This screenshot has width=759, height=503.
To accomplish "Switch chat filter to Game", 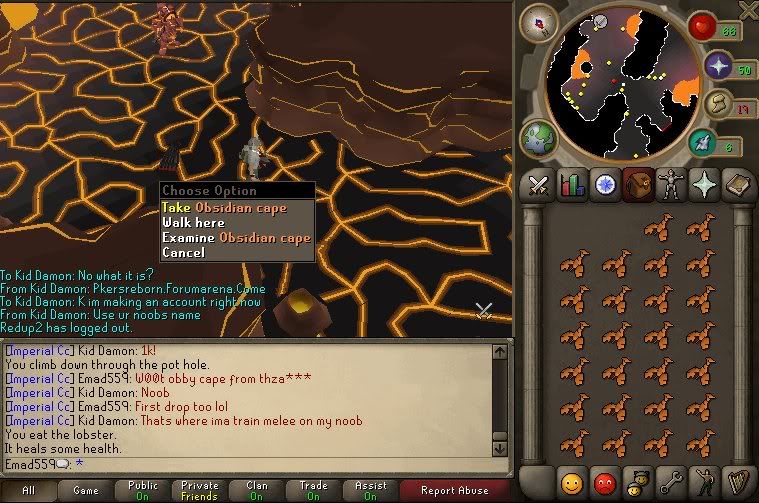I will [x=87, y=491].
